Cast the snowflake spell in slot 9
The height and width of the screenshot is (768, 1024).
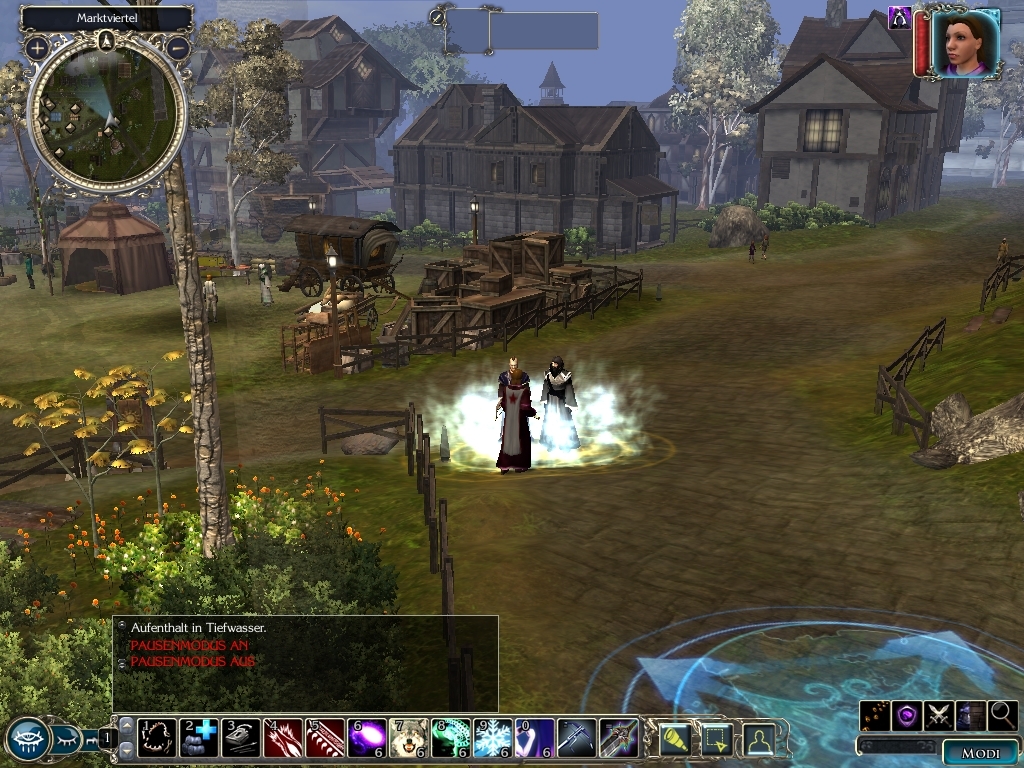pos(492,738)
